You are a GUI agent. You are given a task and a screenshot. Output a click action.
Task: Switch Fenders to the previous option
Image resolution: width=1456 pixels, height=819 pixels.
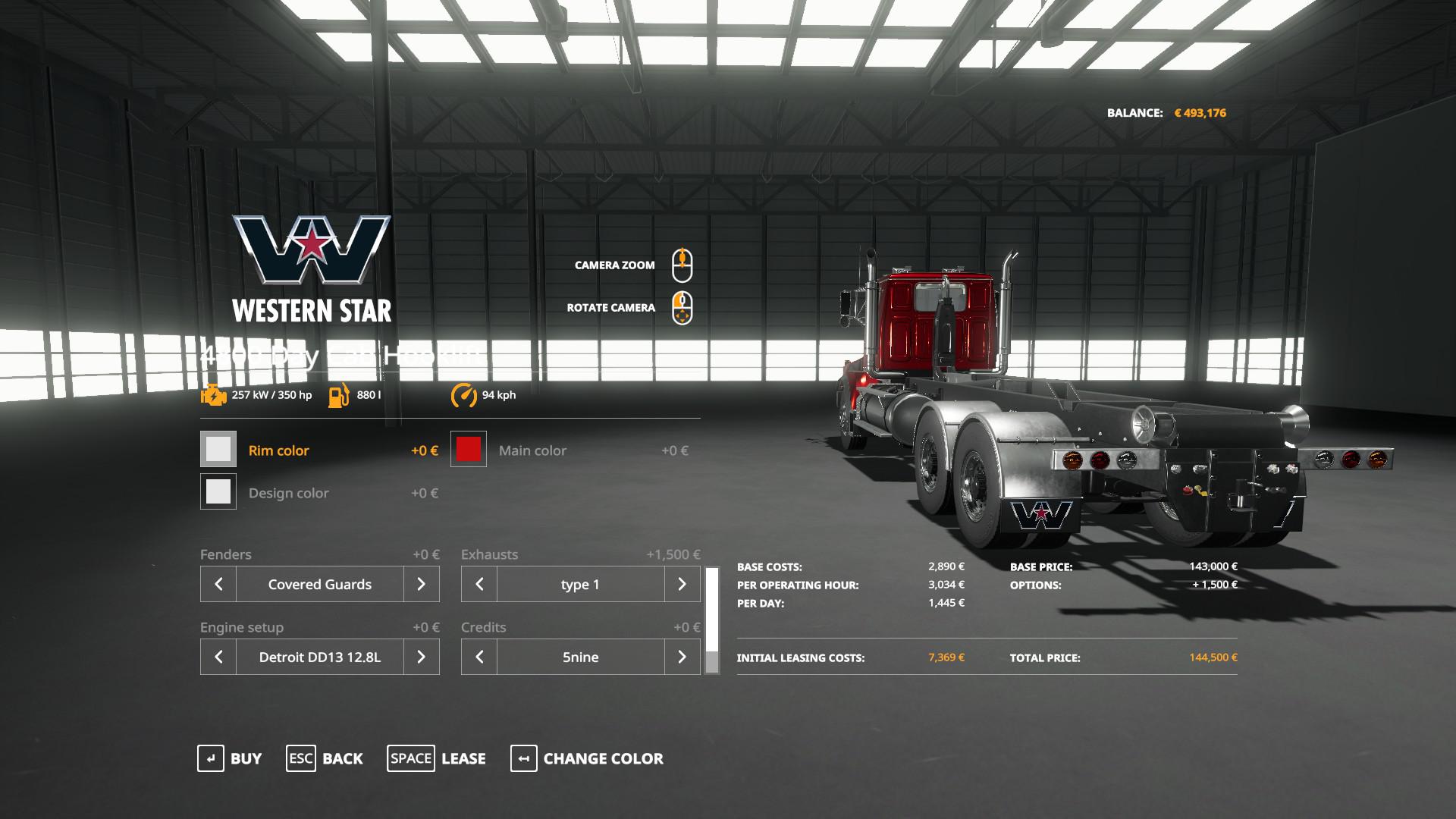pyautogui.click(x=218, y=584)
